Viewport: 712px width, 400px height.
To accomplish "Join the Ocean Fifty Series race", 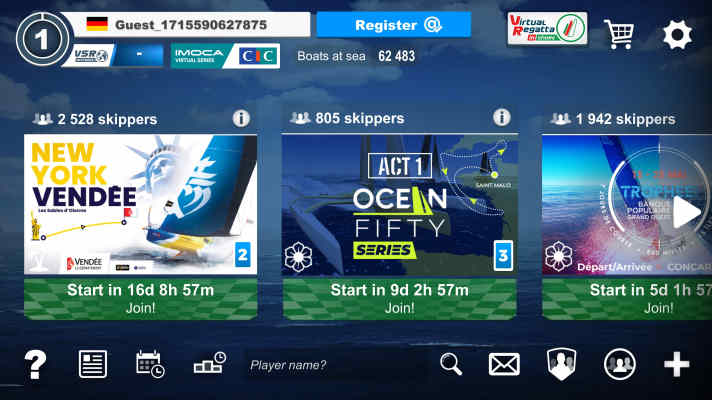I will pyautogui.click(x=399, y=298).
